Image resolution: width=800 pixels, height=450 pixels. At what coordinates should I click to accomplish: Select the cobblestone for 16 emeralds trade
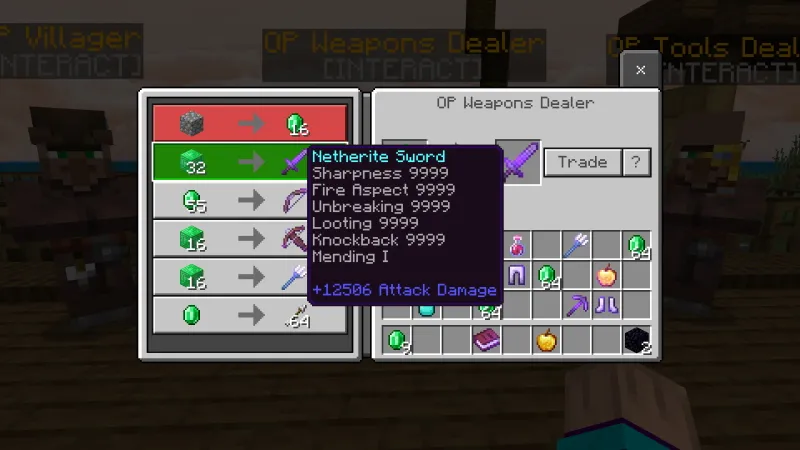249,123
